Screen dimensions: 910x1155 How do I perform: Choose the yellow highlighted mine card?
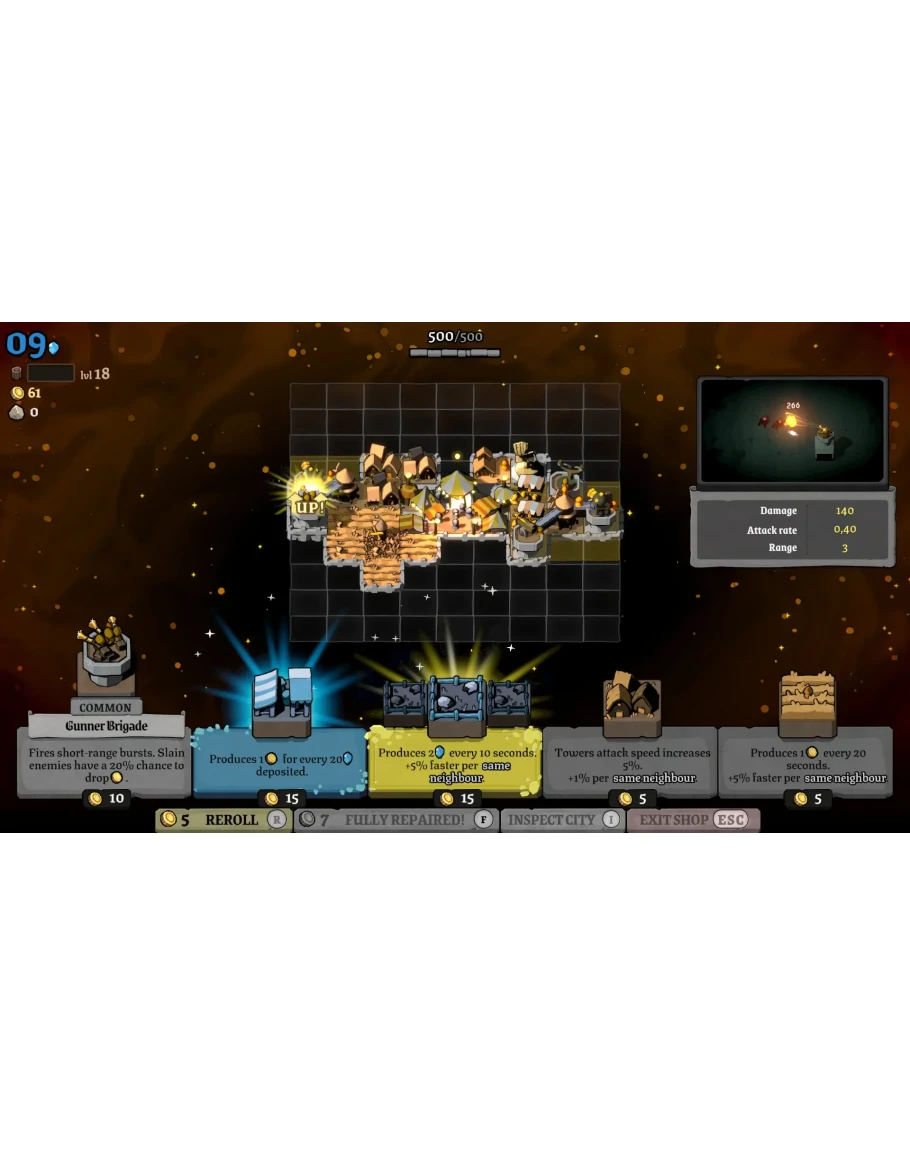[x=456, y=763]
